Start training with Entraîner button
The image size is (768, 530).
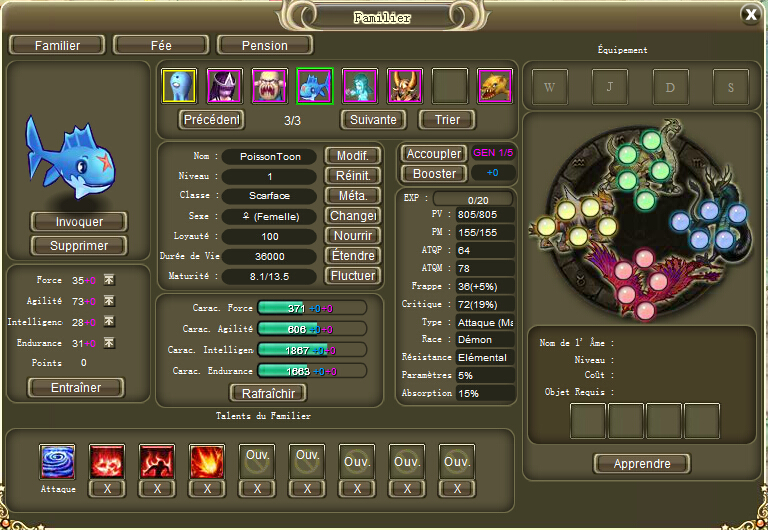coord(77,388)
